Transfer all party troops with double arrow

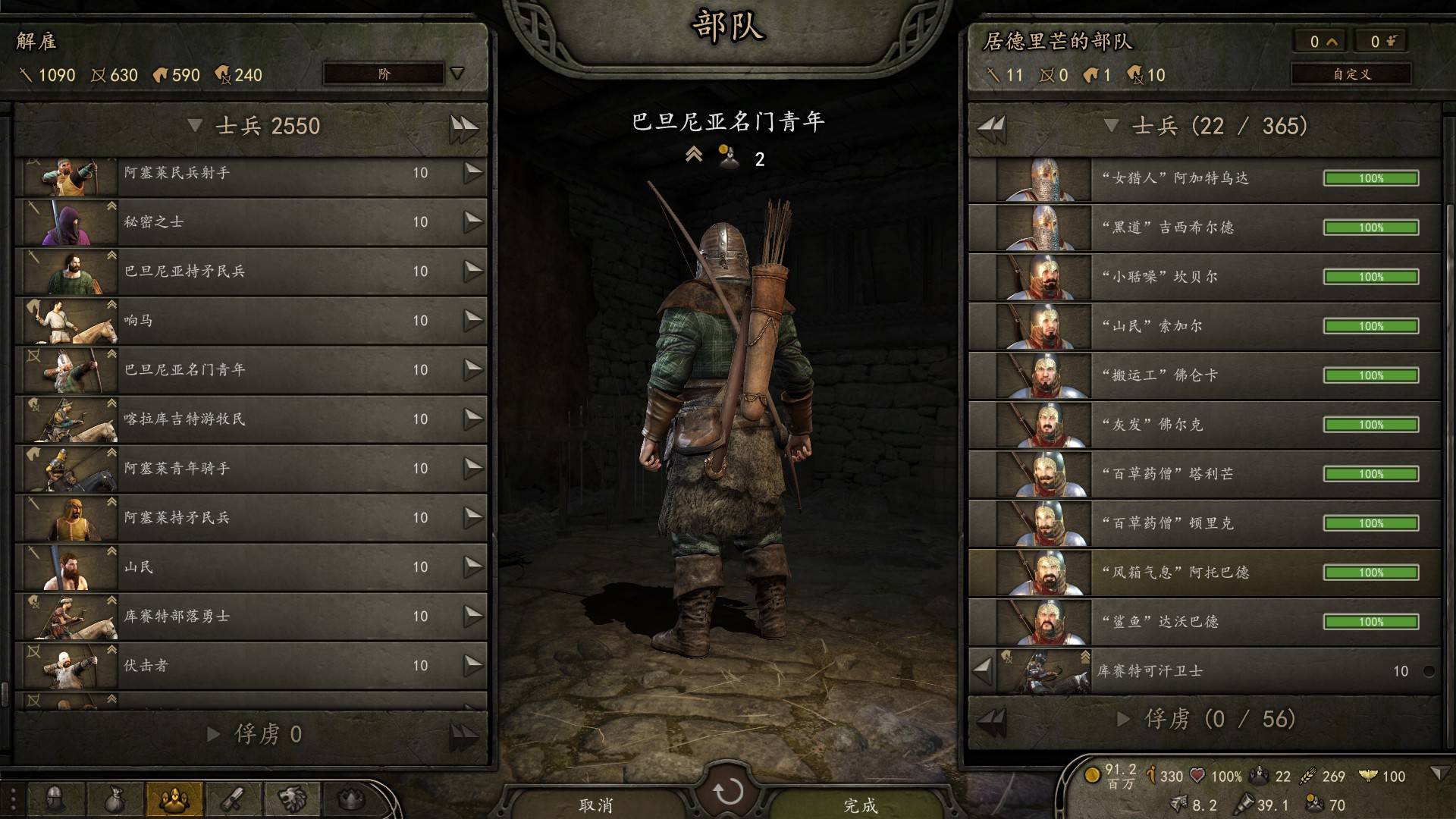(991, 127)
